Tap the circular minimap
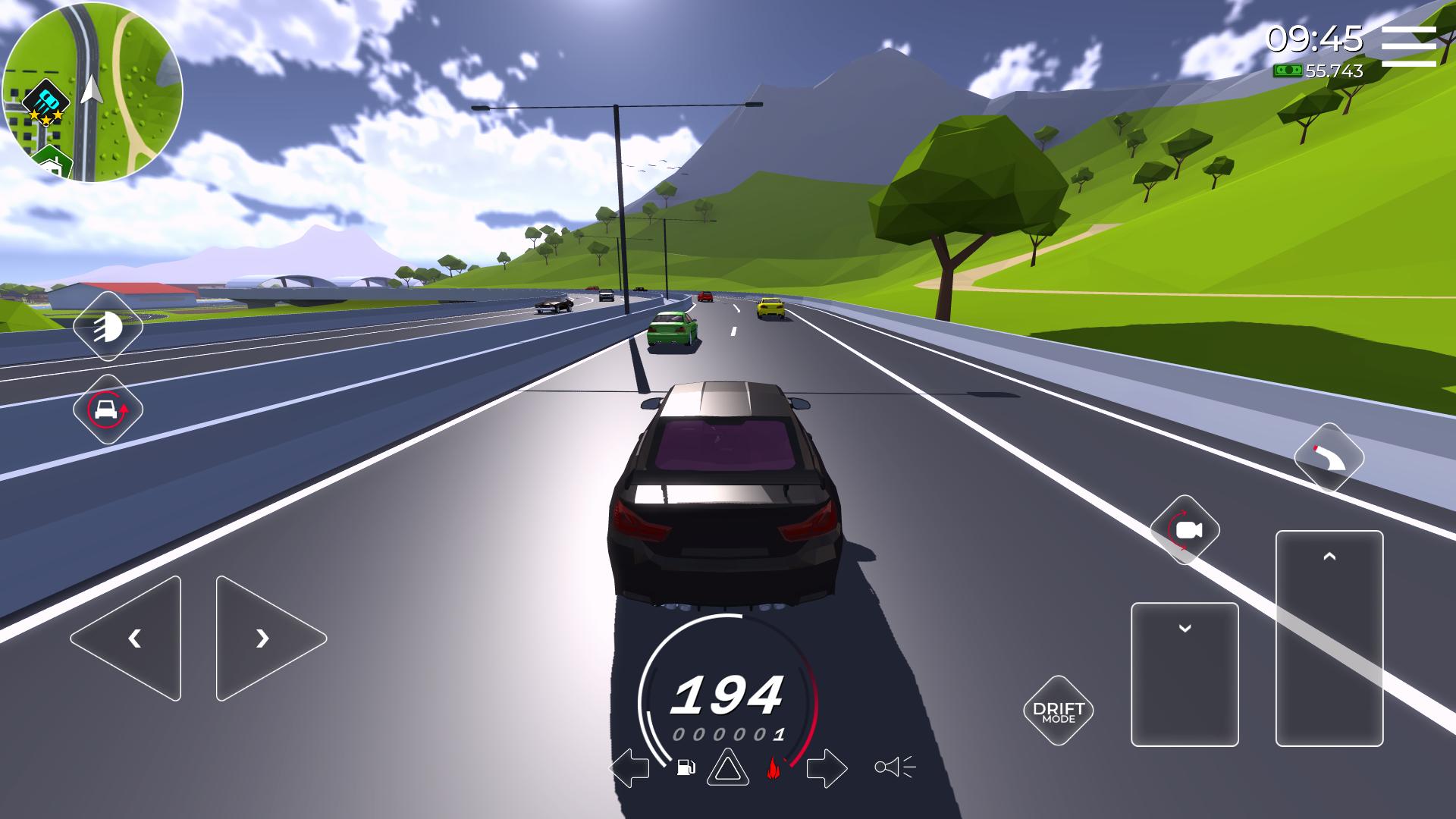The image size is (1456, 819). [x=93, y=92]
